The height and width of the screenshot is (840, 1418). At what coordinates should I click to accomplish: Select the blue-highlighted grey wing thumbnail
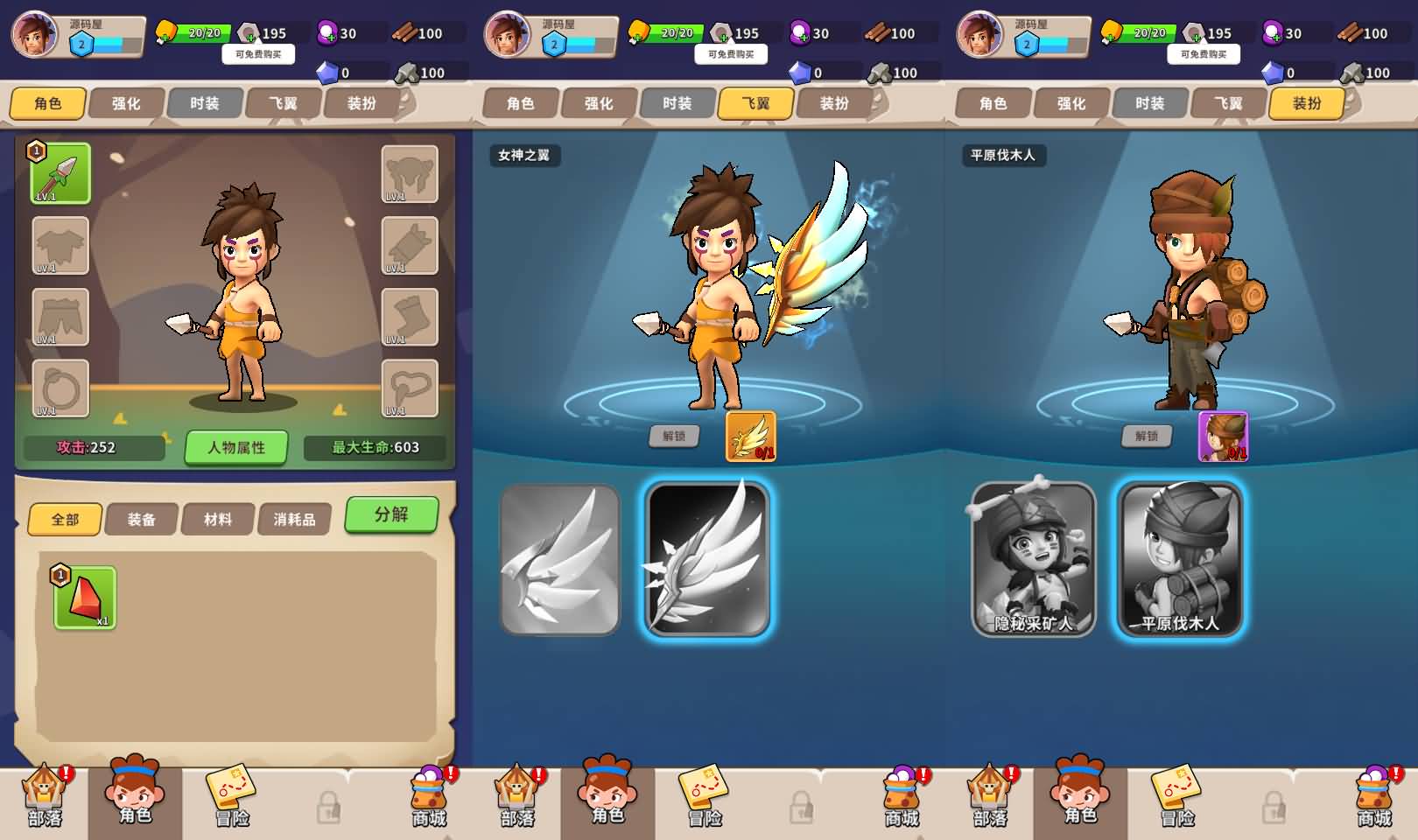[x=707, y=559]
